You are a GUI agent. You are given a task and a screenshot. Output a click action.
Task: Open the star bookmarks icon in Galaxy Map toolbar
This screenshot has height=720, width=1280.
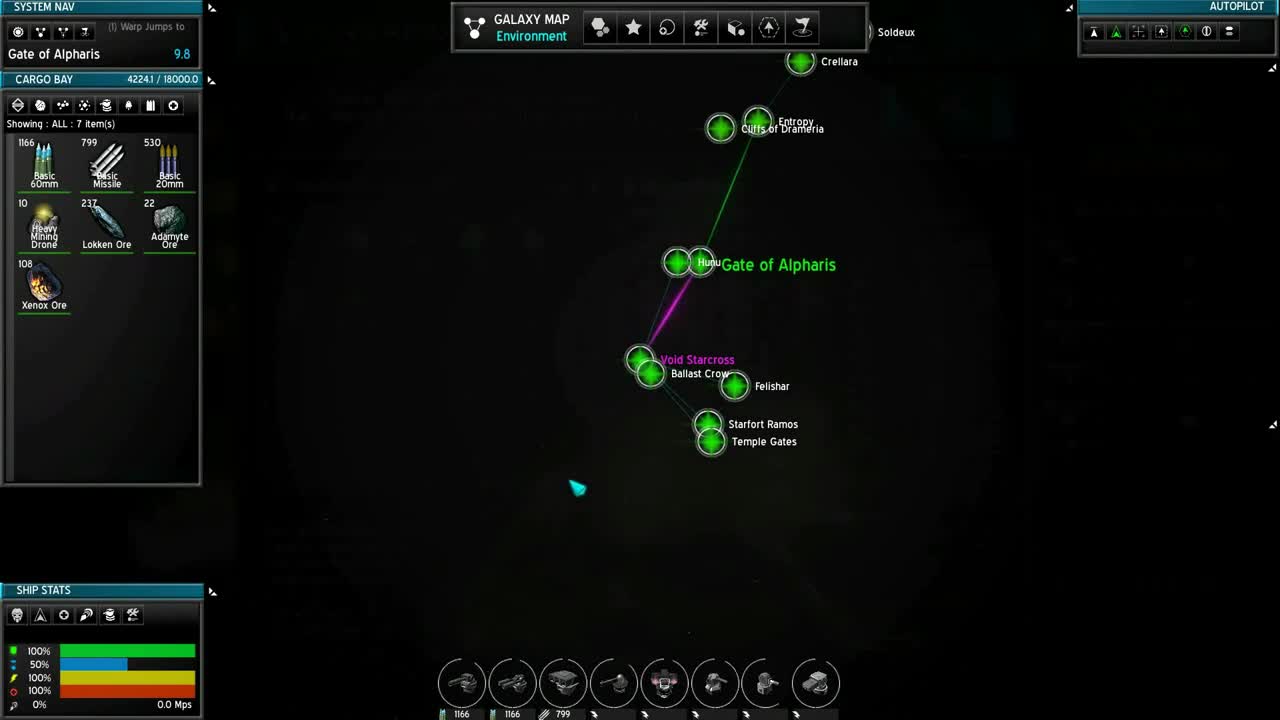[x=633, y=27]
